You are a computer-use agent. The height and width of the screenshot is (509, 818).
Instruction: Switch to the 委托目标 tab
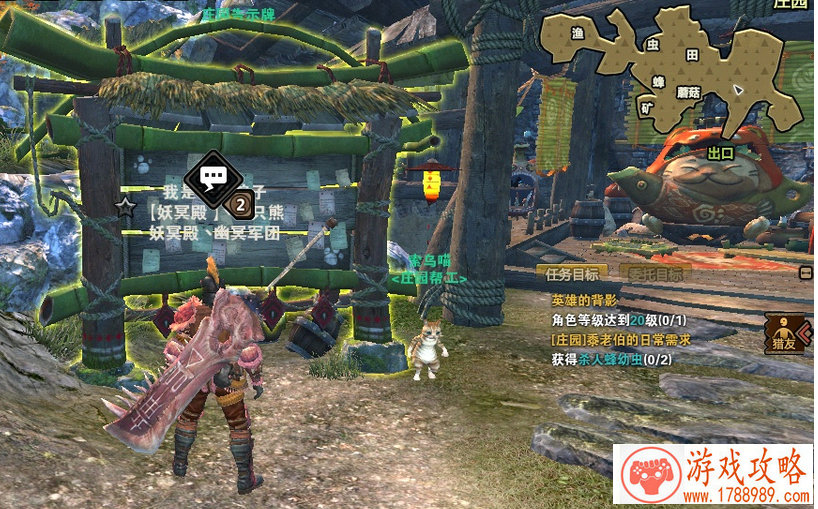pos(656,273)
